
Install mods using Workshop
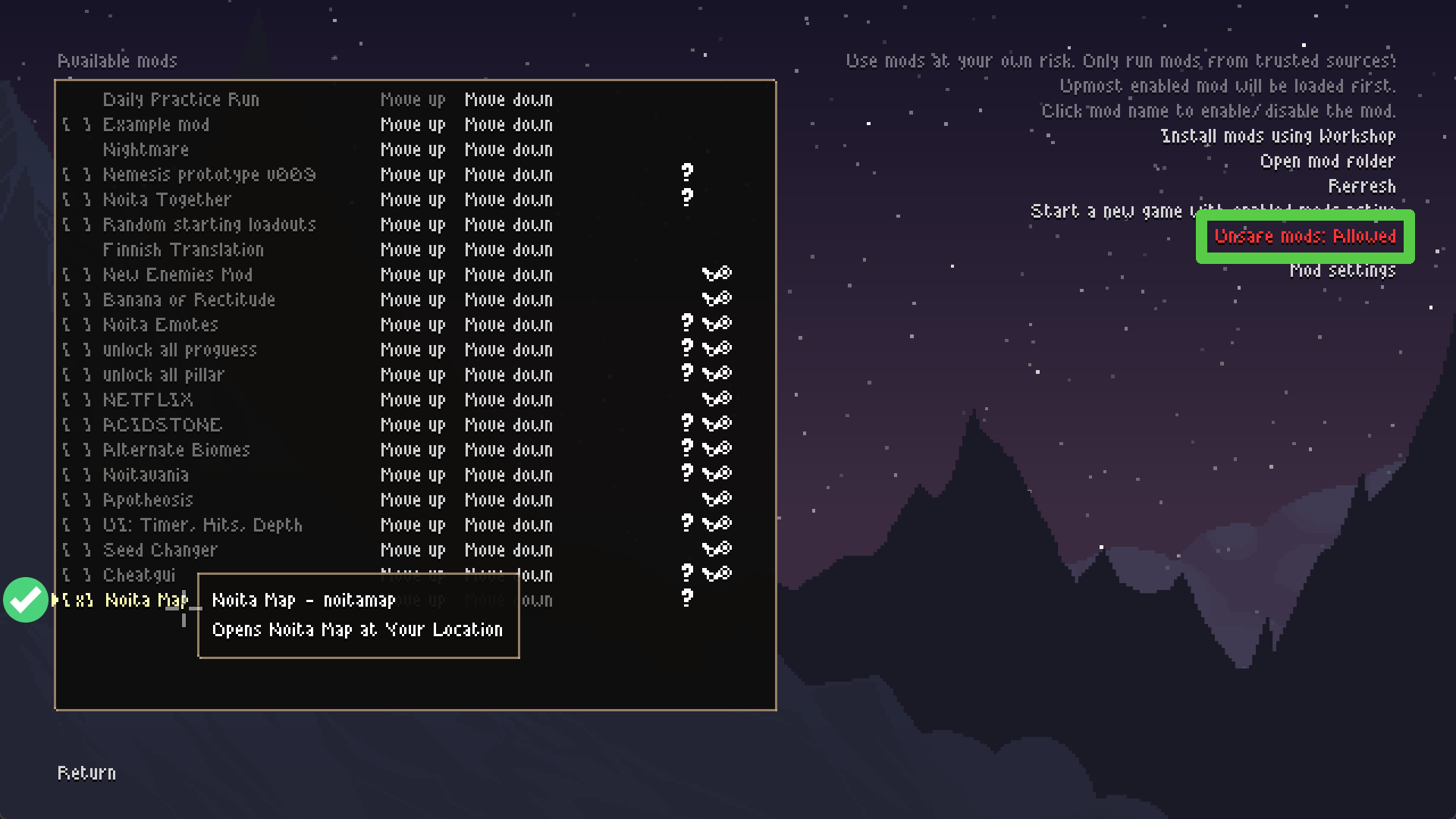(x=1278, y=136)
